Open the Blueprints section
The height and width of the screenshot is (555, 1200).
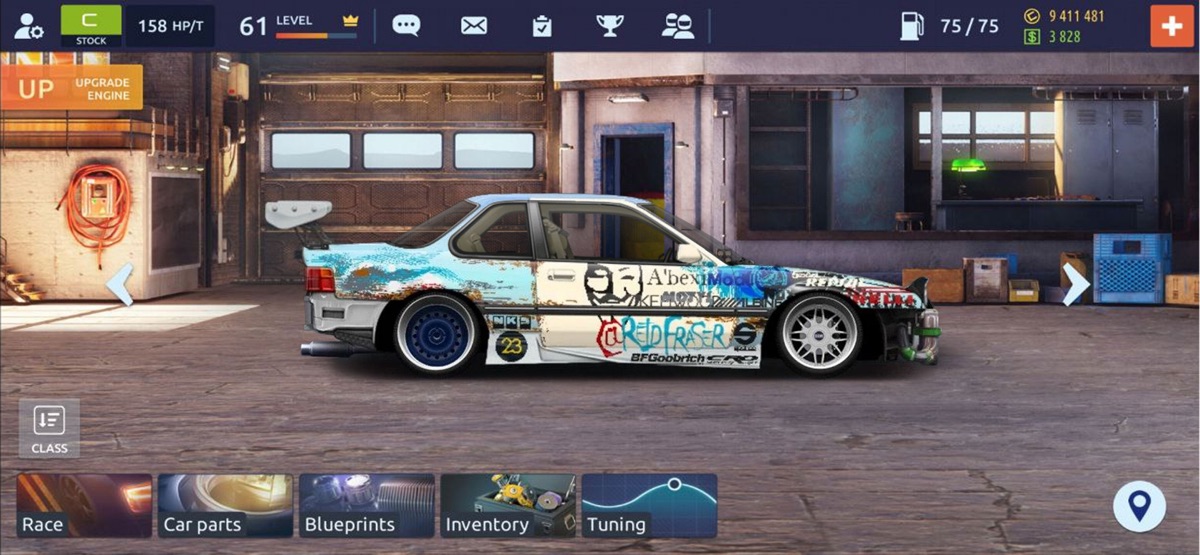pyautogui.click(x=367, y=506)
